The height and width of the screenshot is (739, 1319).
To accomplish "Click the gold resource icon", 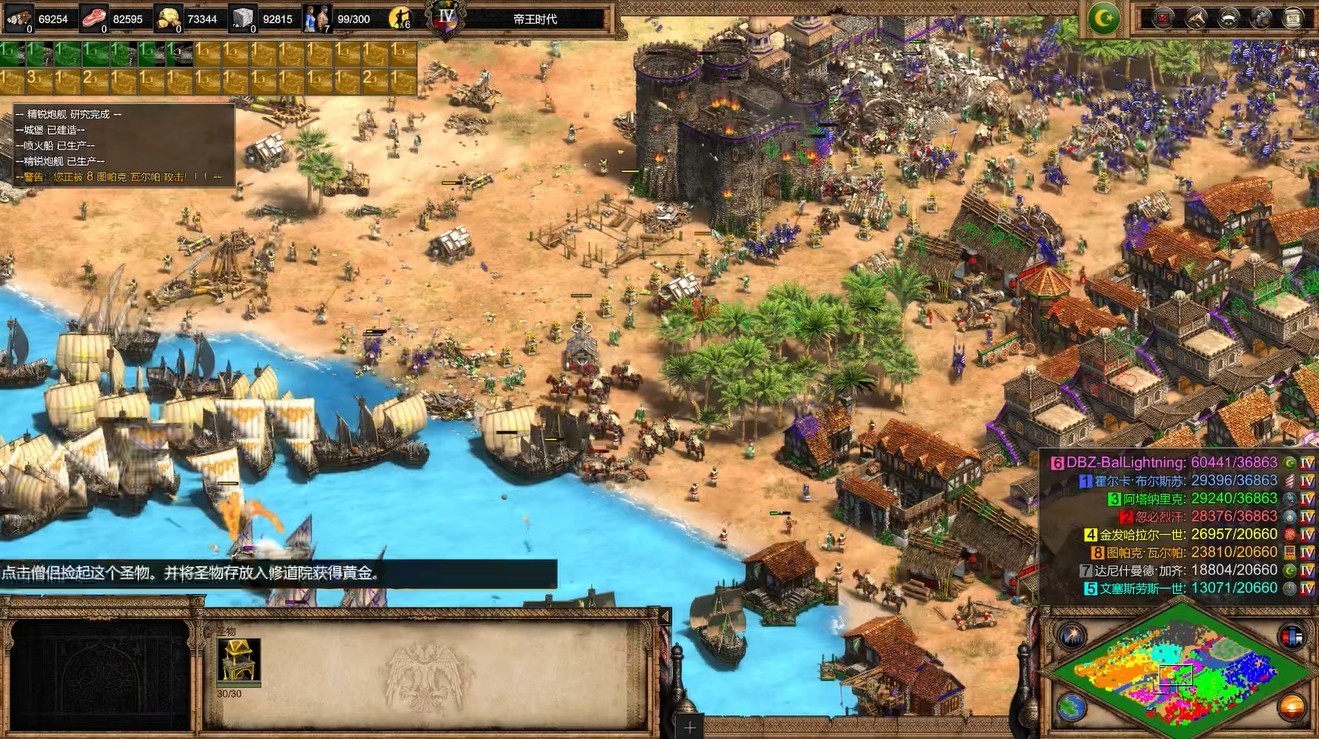I will point(168,17).
